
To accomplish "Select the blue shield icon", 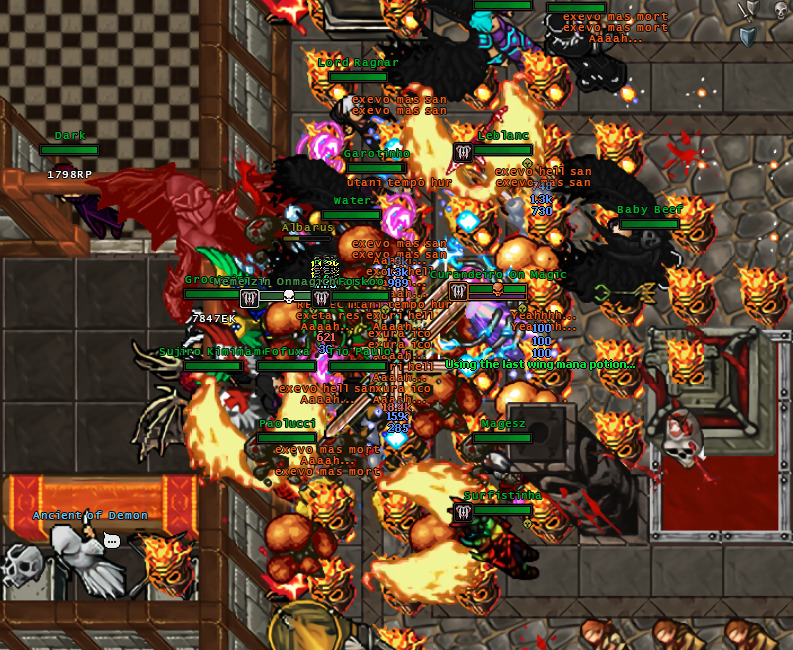I will 748,37.
